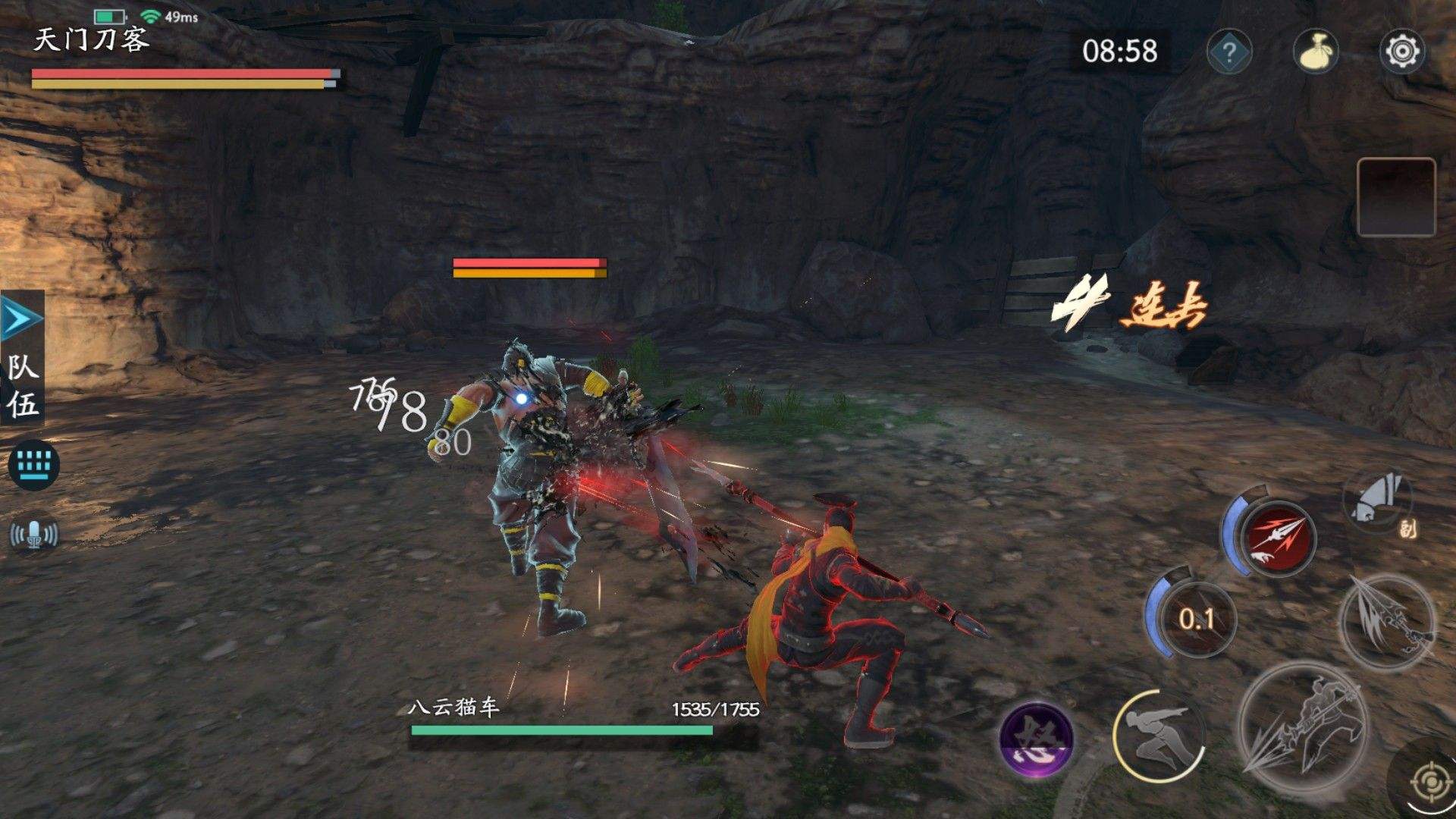Toggle the voice microphone button
Screen dimensions: 1456x819
click(x=33, y=535)
